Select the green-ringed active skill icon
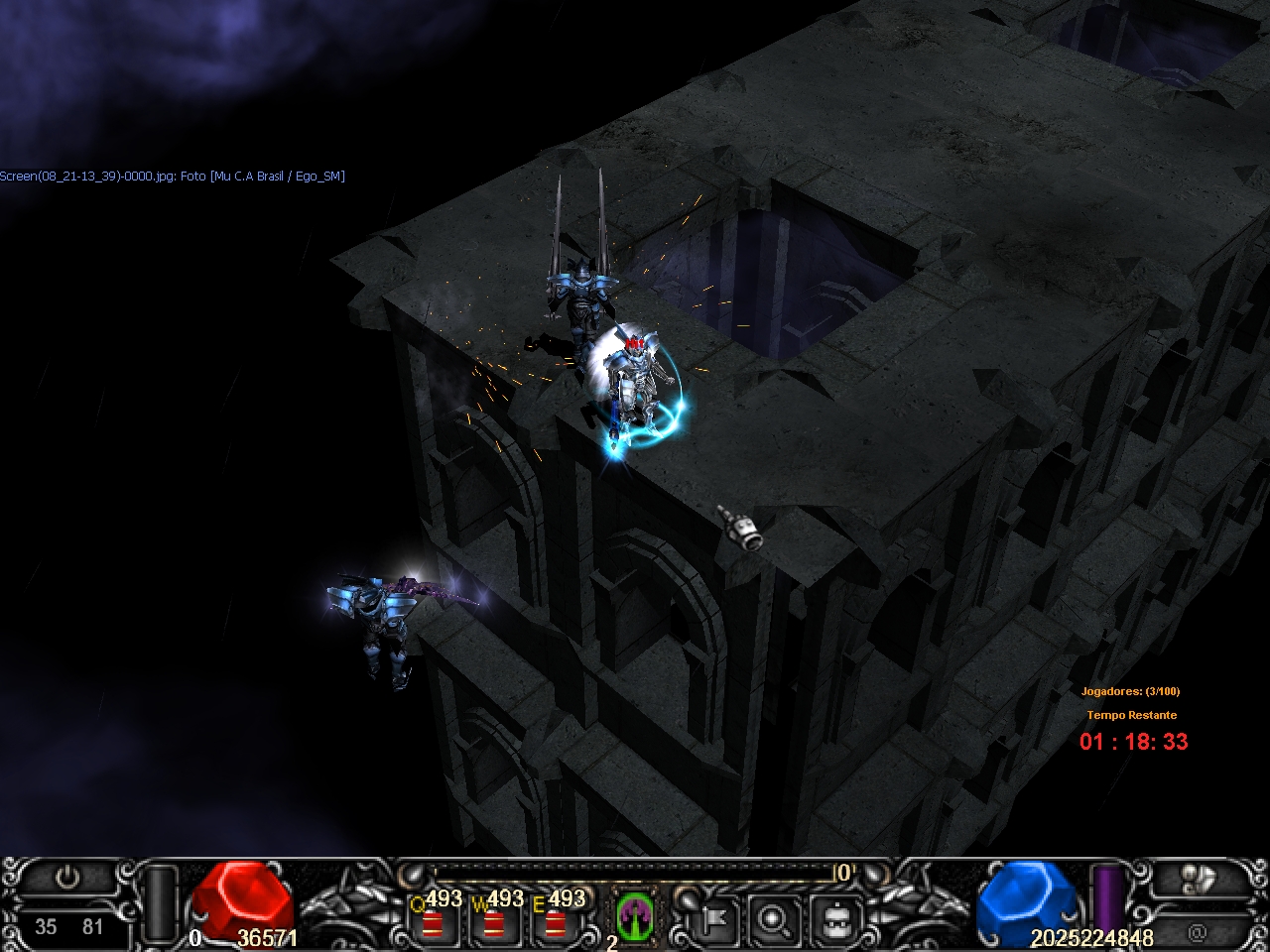This screenshot has height=952, width=1270. click(634, 914)
